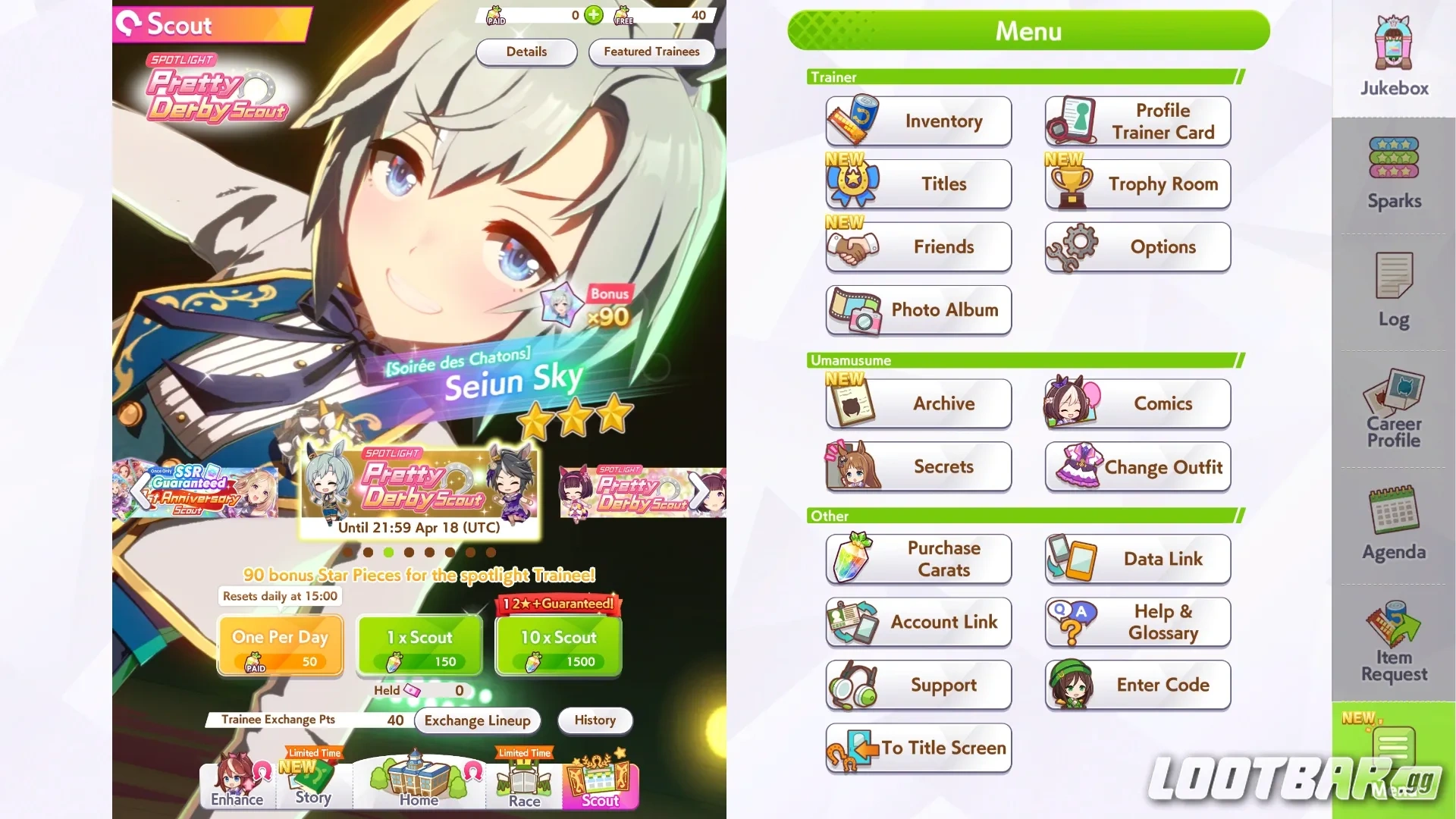Select a carousel dot below the scout banner

point(389,553)
